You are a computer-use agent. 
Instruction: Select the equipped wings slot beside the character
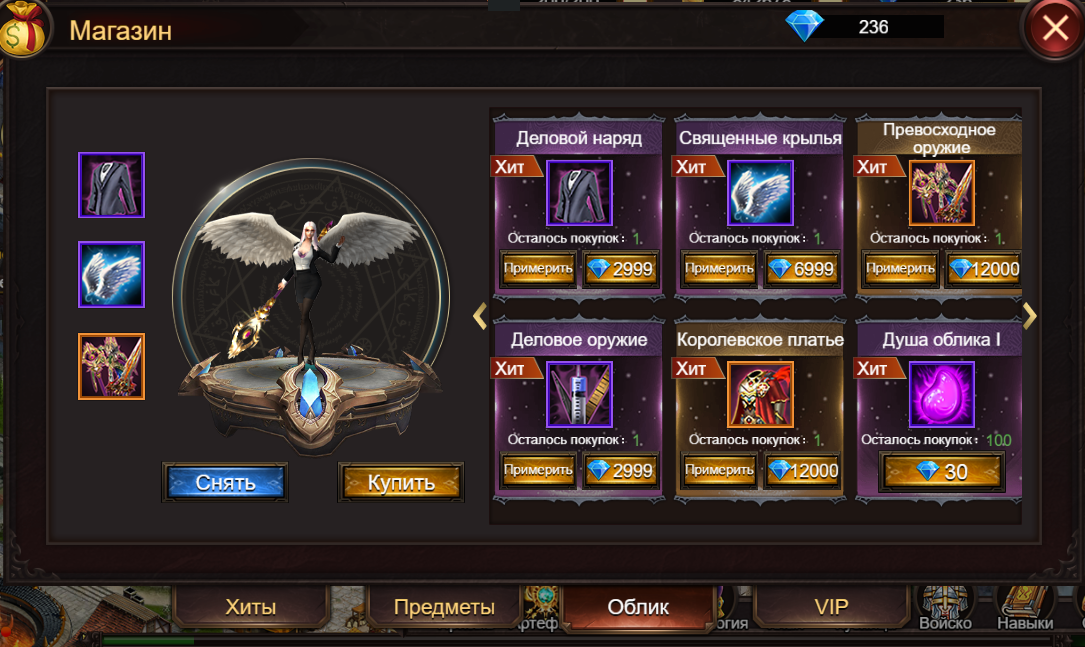click(112, 274)
